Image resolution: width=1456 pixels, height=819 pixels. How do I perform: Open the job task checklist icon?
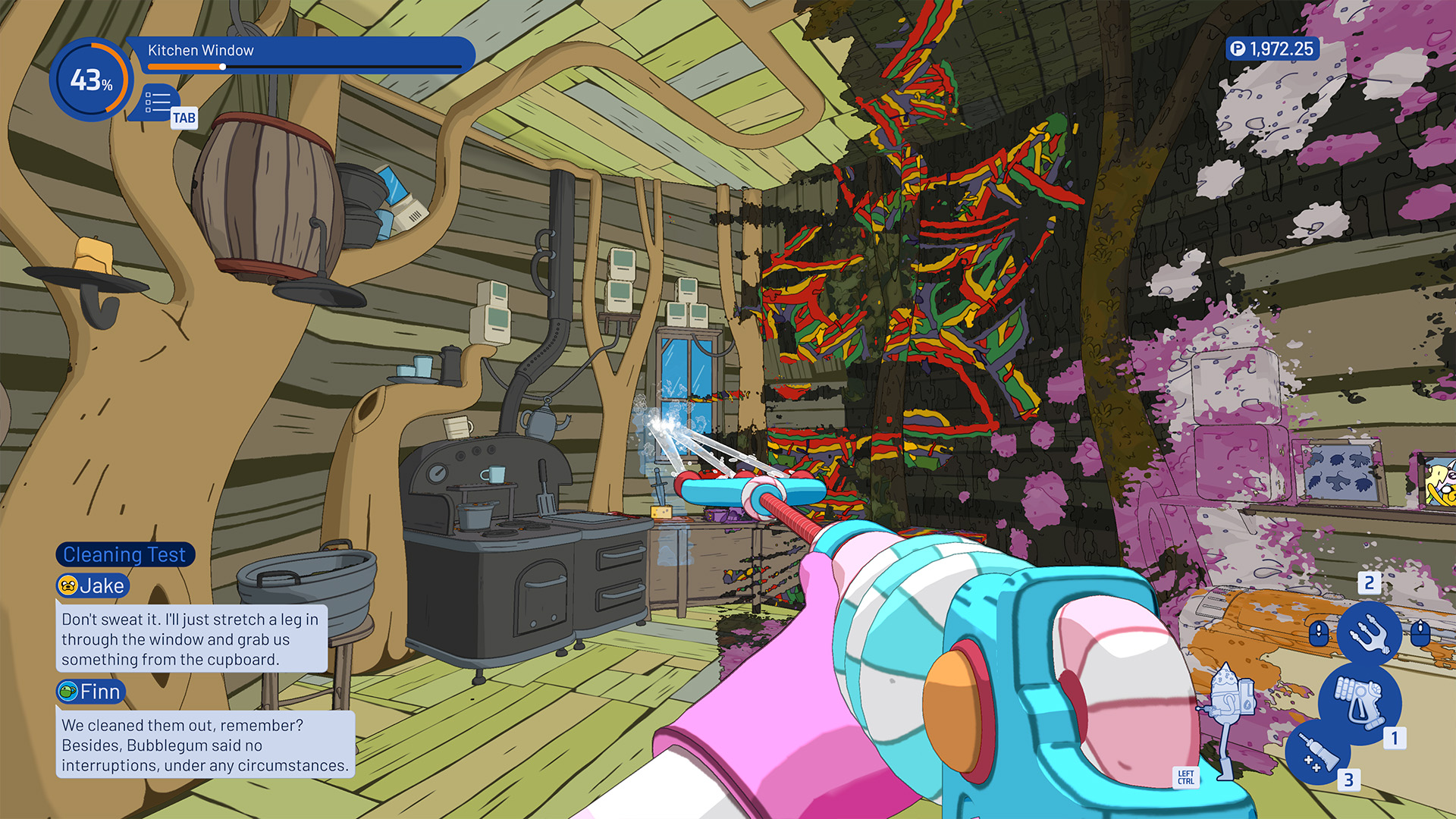pyautogui.click(x=158, y=102)
